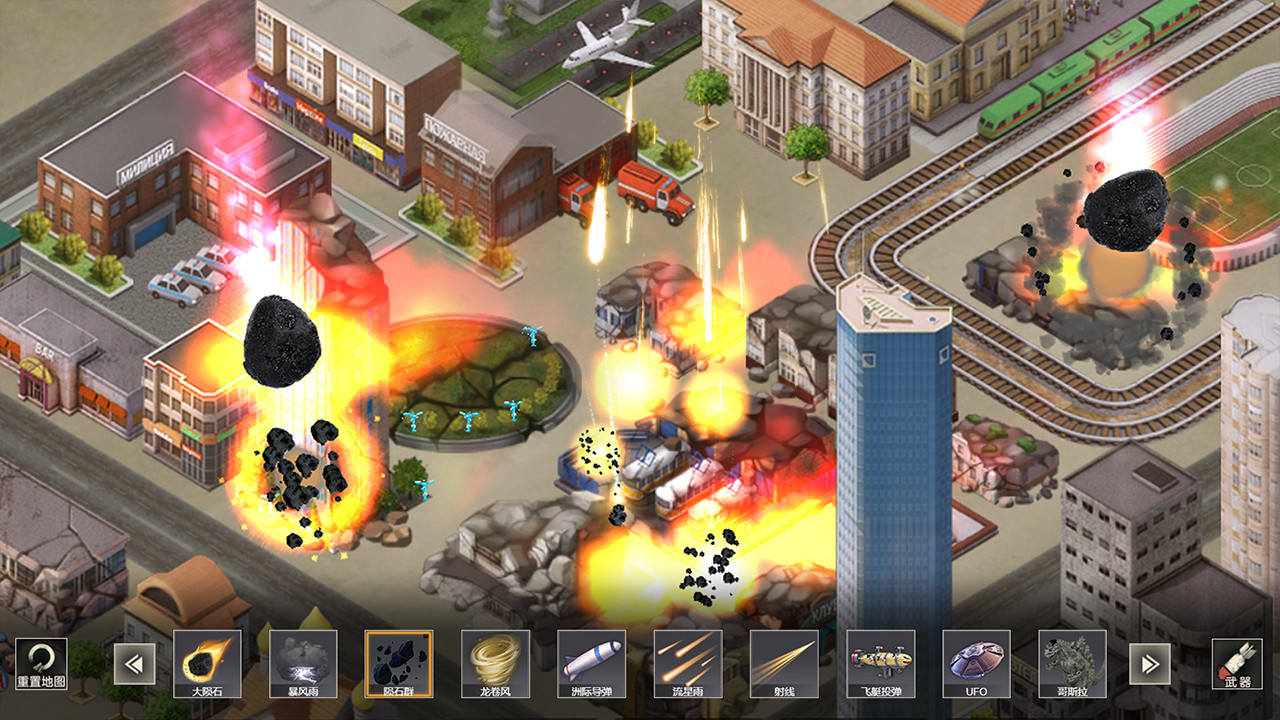
Task: Pick the 洲际导弹 intercontinental missile
Action: (x=591, y=663)
